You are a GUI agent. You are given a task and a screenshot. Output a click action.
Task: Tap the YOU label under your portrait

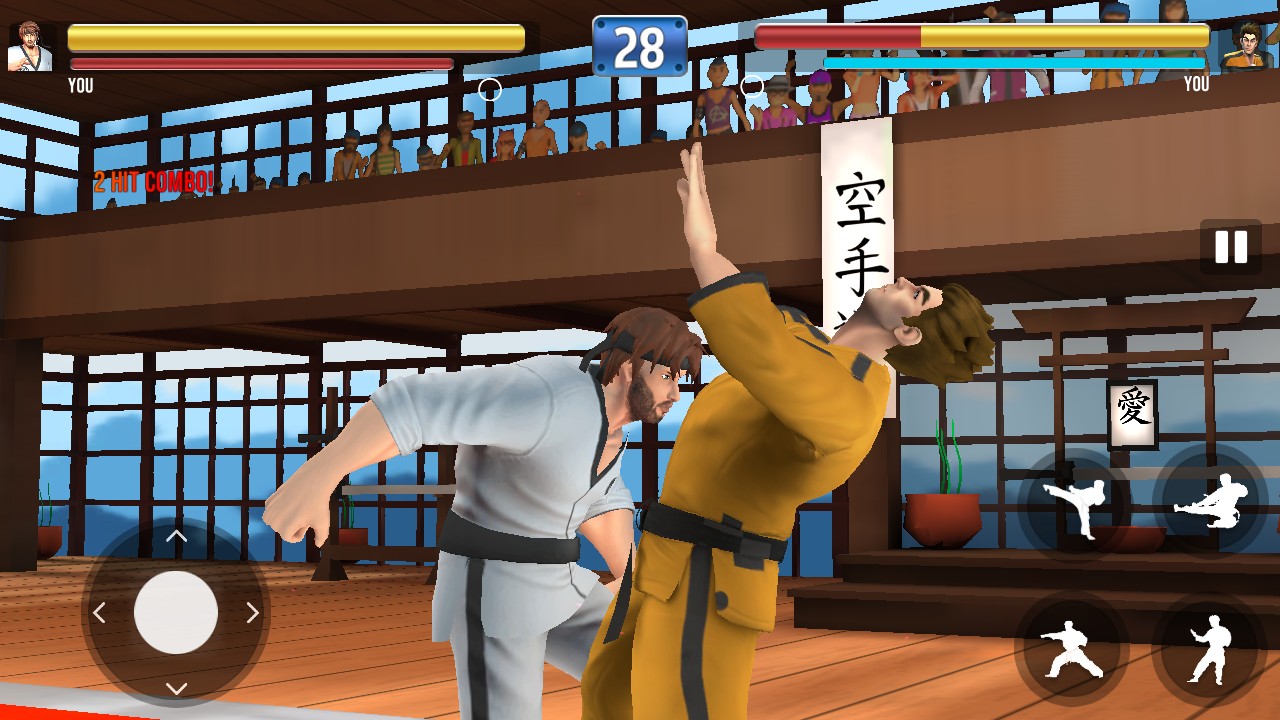click(80, 86)
